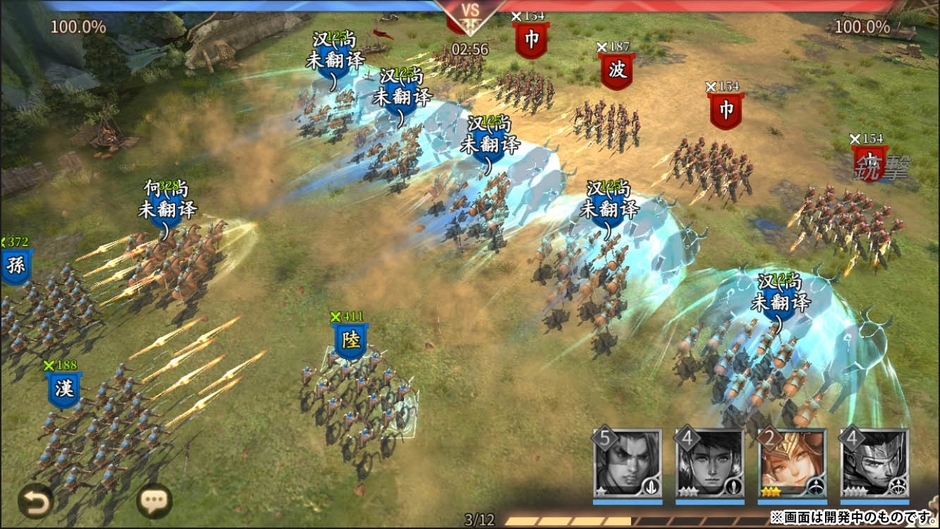Open the chat speech bubble
The height and width of the screenshot is (529, 940).
pos(154,499)
